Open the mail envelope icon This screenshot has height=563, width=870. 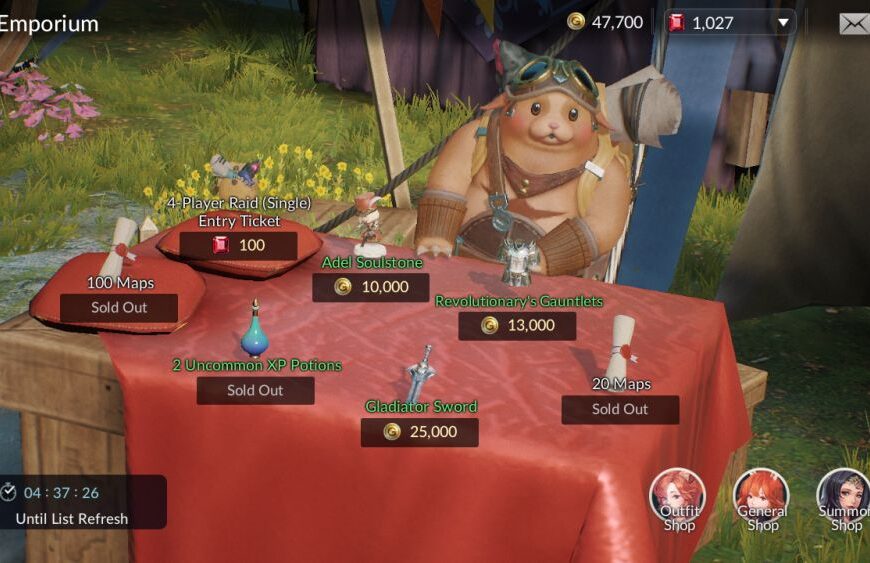pyautogui.click(x=853, y=23)
